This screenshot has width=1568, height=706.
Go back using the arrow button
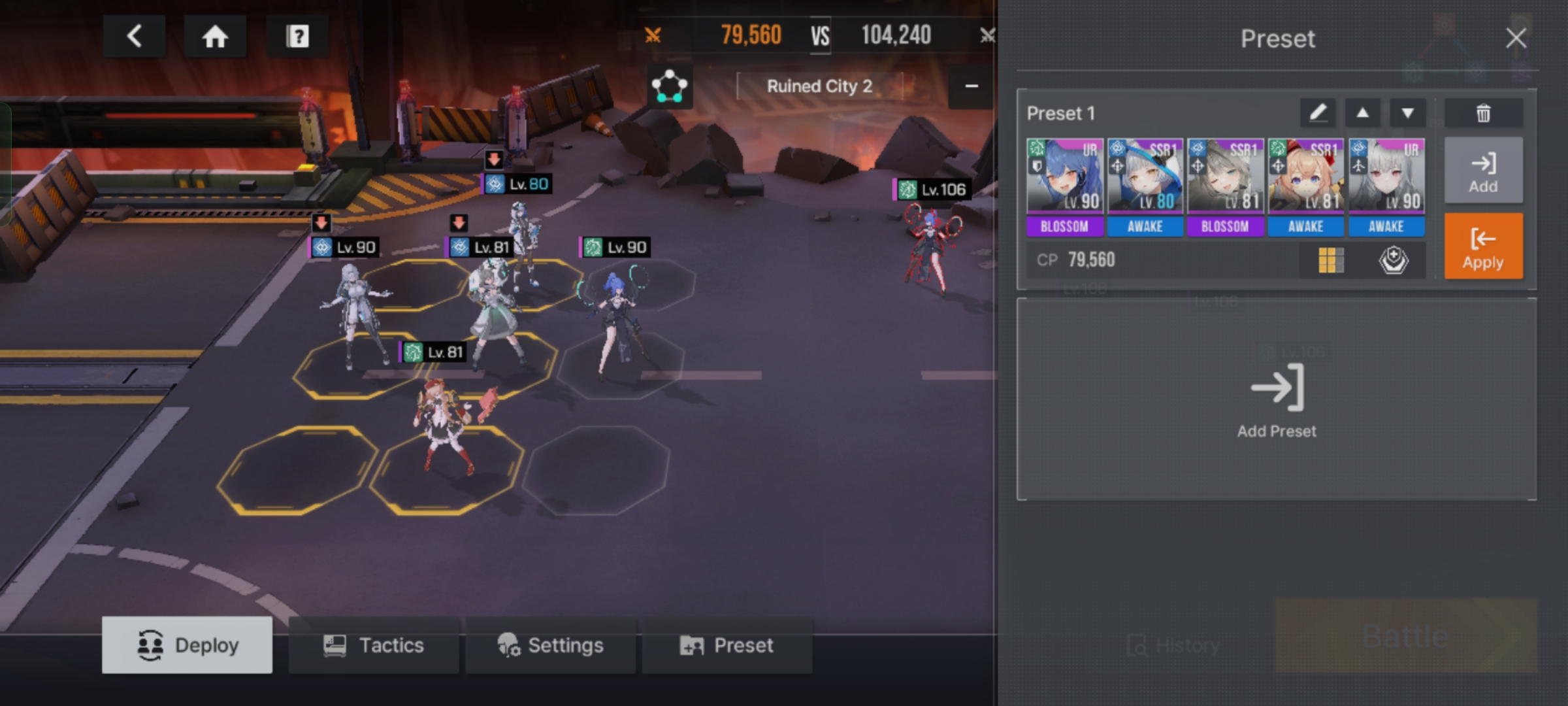(x=135, y=37)
